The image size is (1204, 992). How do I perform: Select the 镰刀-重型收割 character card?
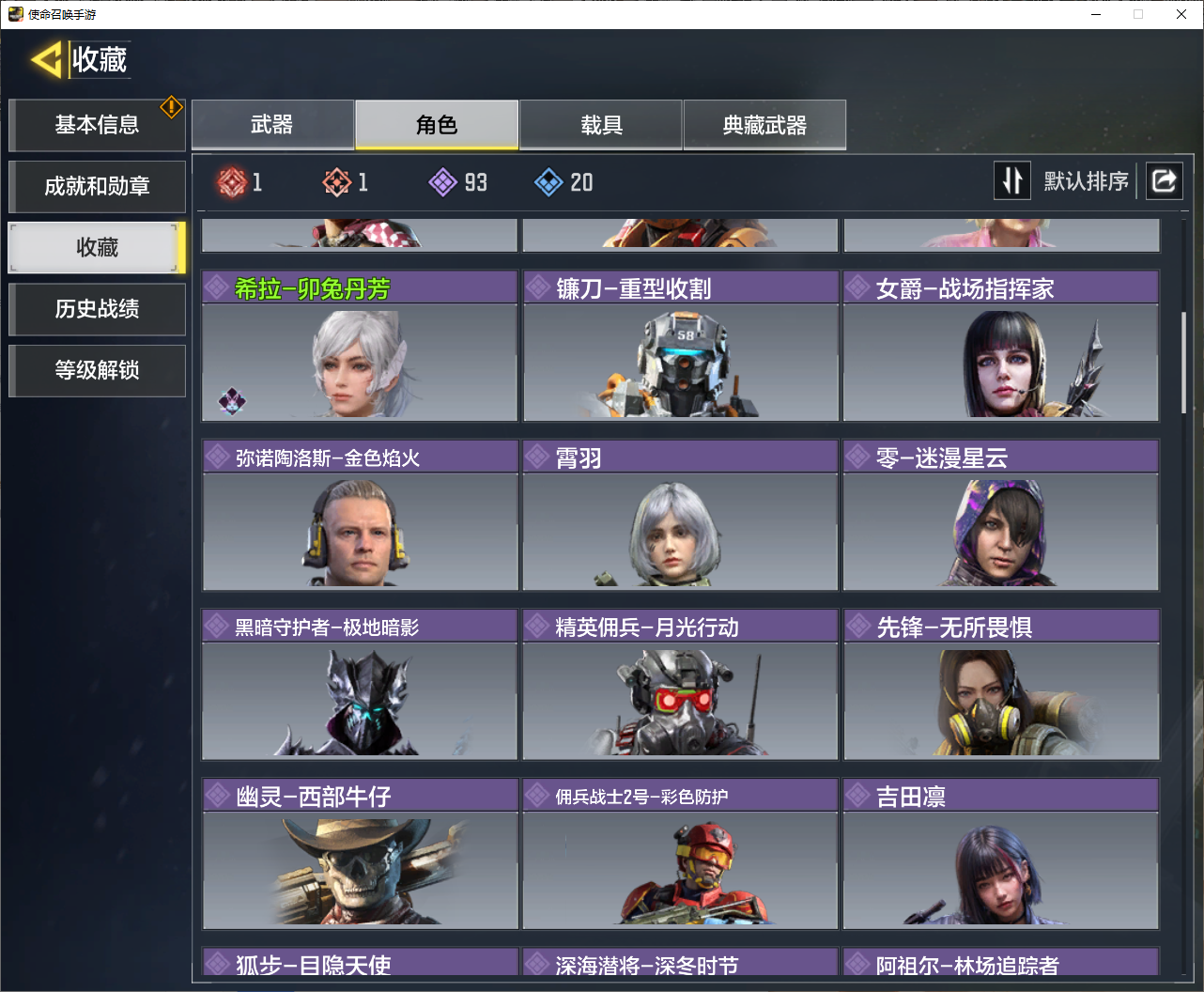pyautogui.click(x=680, y=346)
